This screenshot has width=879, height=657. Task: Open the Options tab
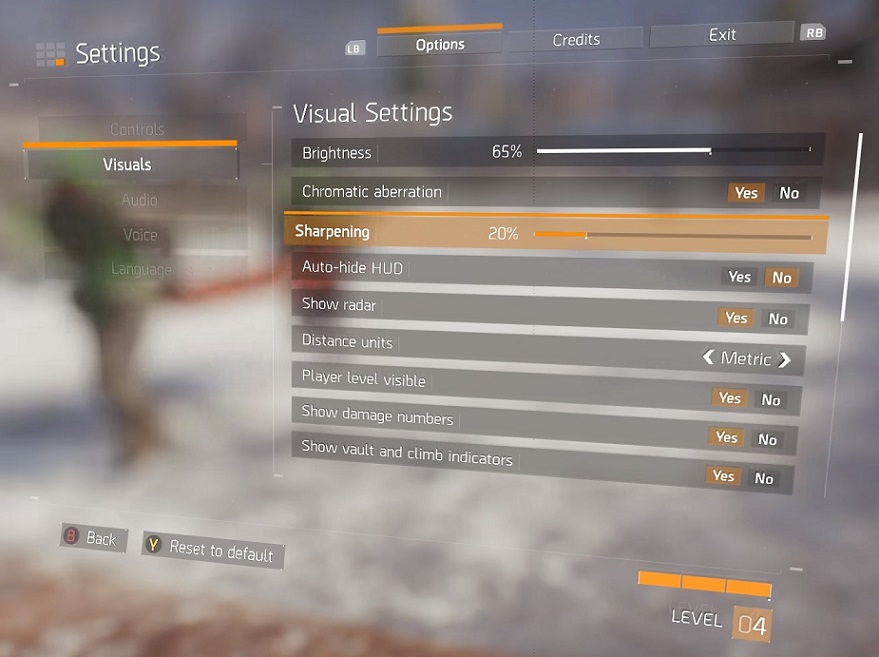click(x=440, y=44)
